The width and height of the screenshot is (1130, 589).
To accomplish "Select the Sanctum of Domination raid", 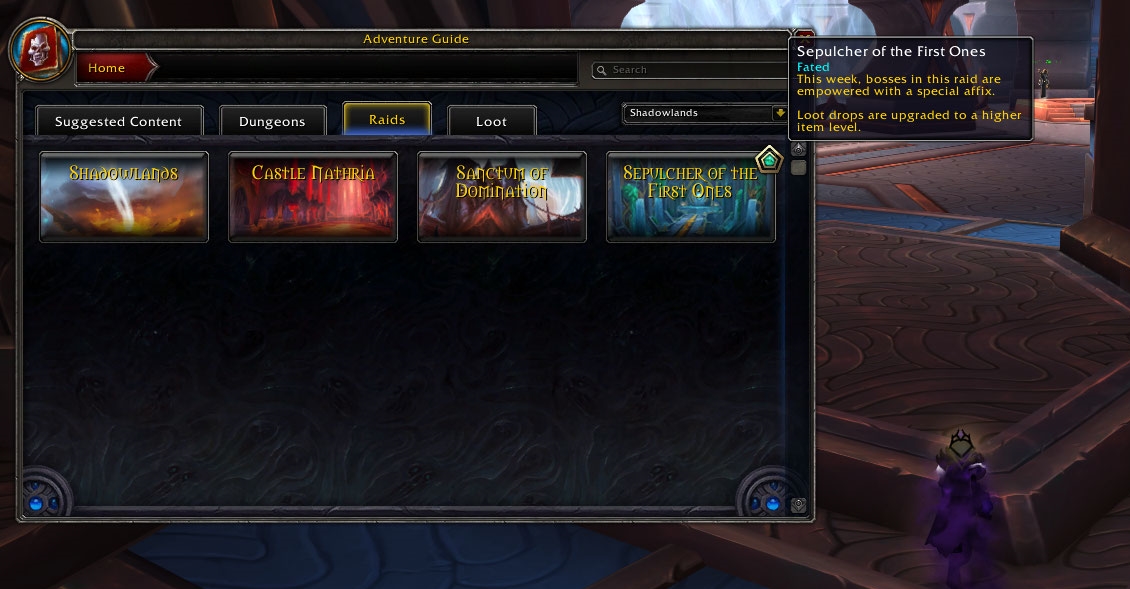I will point(502,196).
